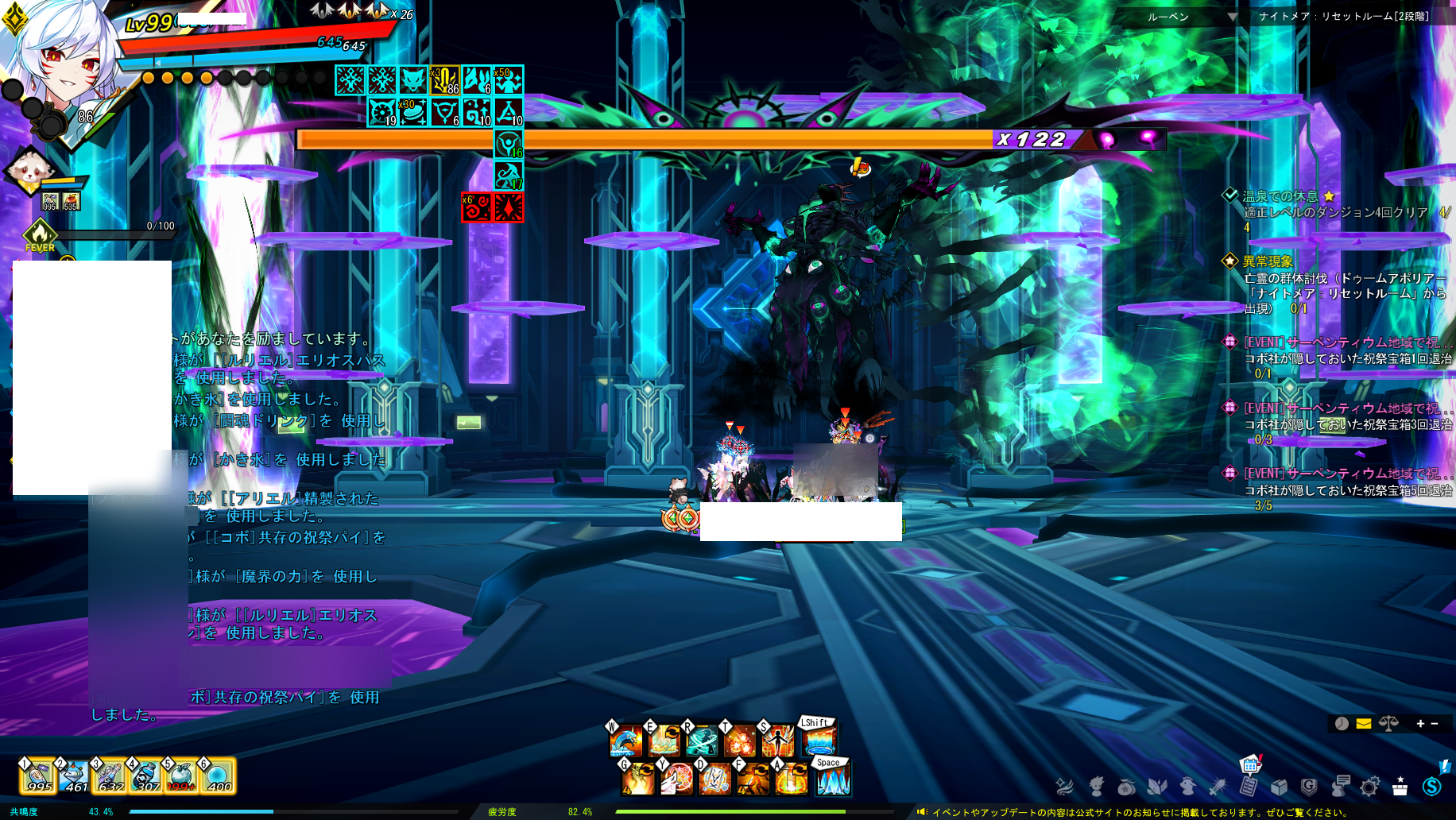The image size is (1456, 820).
Task: Trigger the teal whirlwind silhouette skill
Action: pyautogui.click(x=701, y=741)
